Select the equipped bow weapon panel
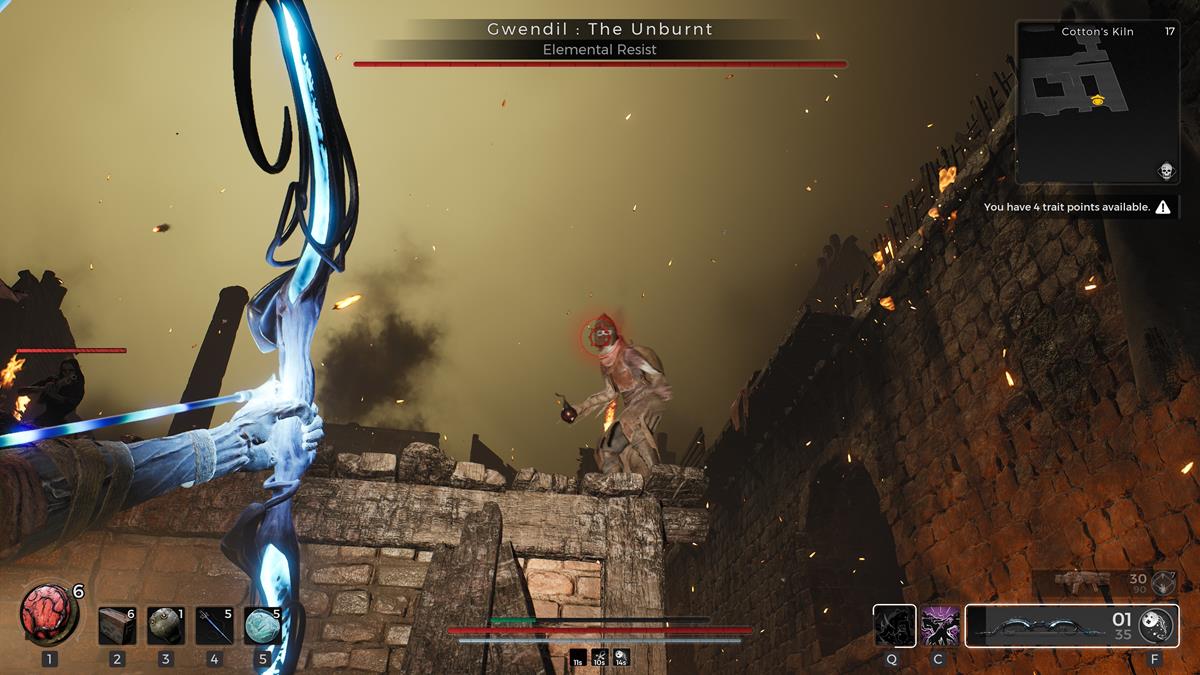Screen dimensions: 1200x675 1040,626
